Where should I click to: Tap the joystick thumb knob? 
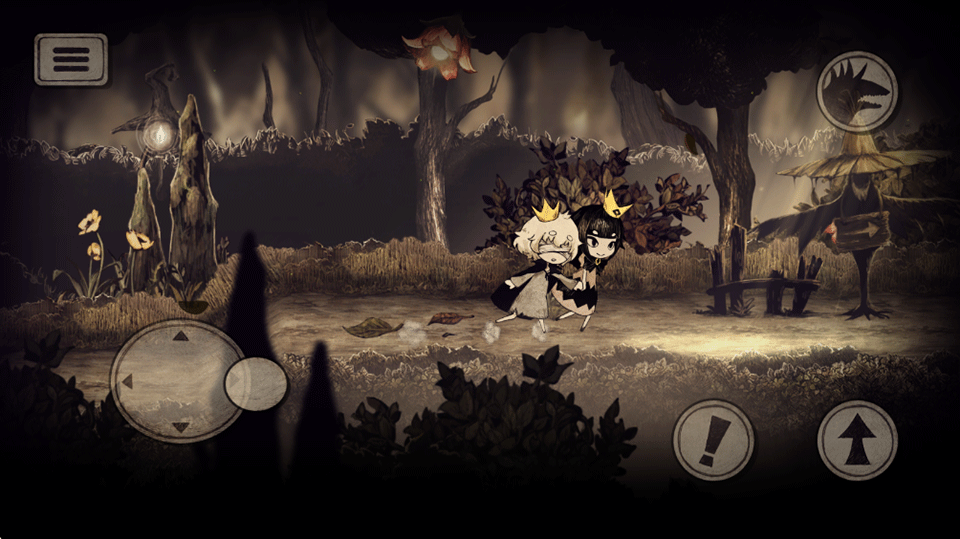(x=256, y=383)
